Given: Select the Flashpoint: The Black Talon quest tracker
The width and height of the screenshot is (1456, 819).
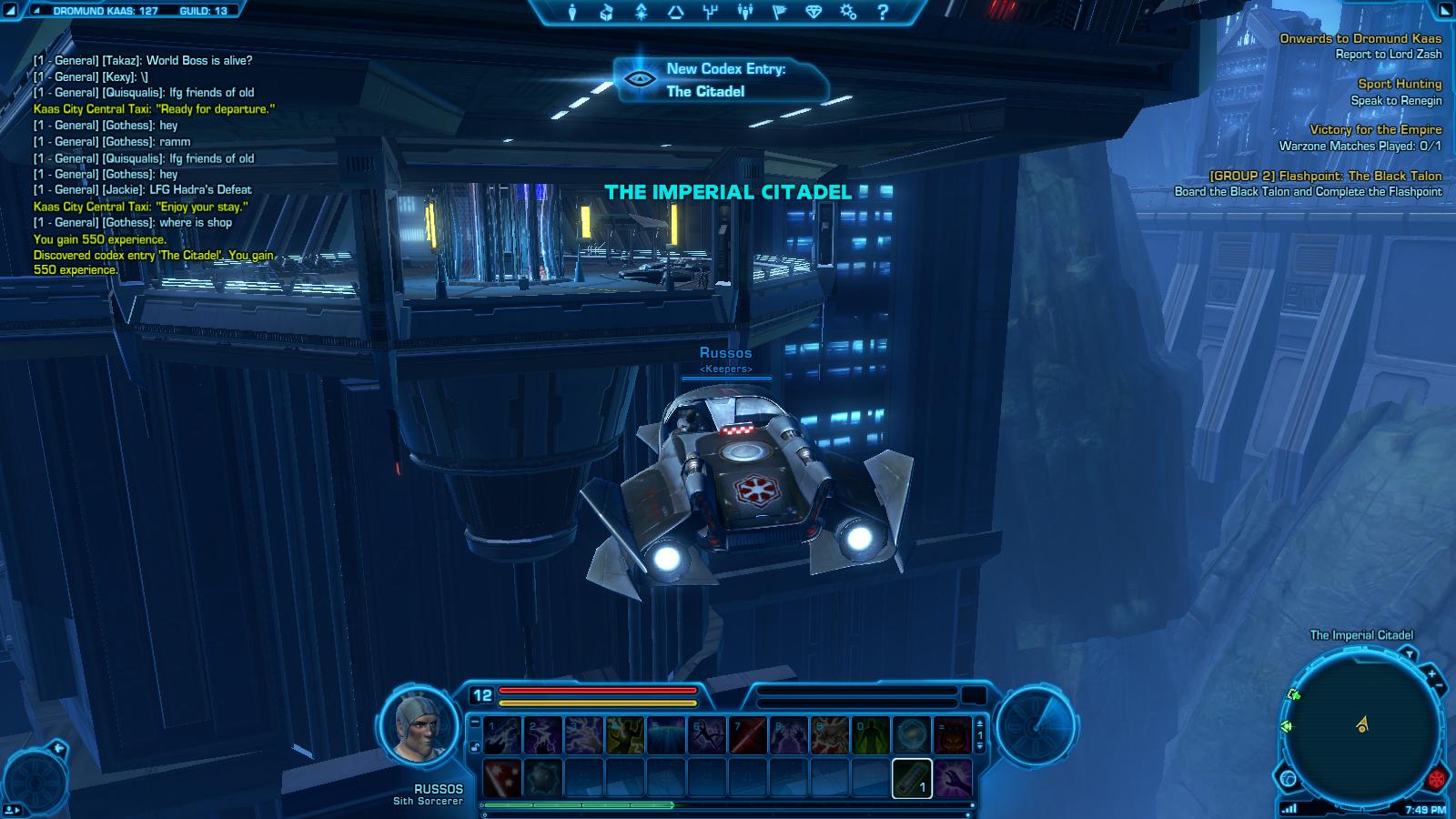Looking at the screenshot, I should [1325, 176].
